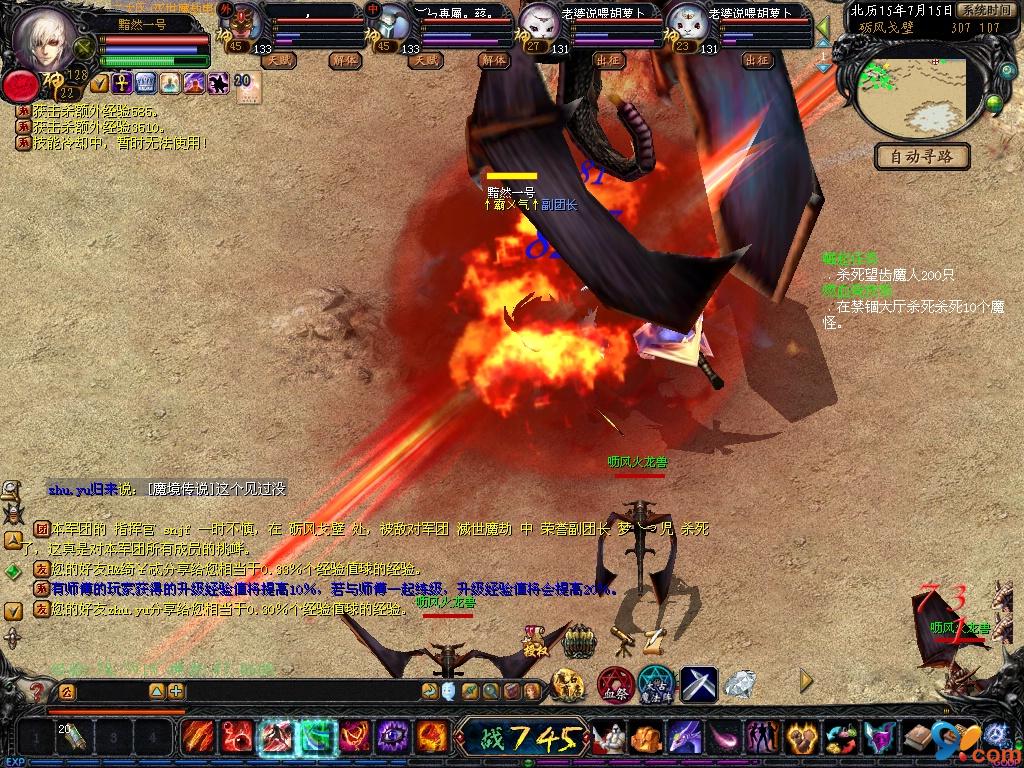Choose the telescope icon above the action bar

(x=620, y=636)
